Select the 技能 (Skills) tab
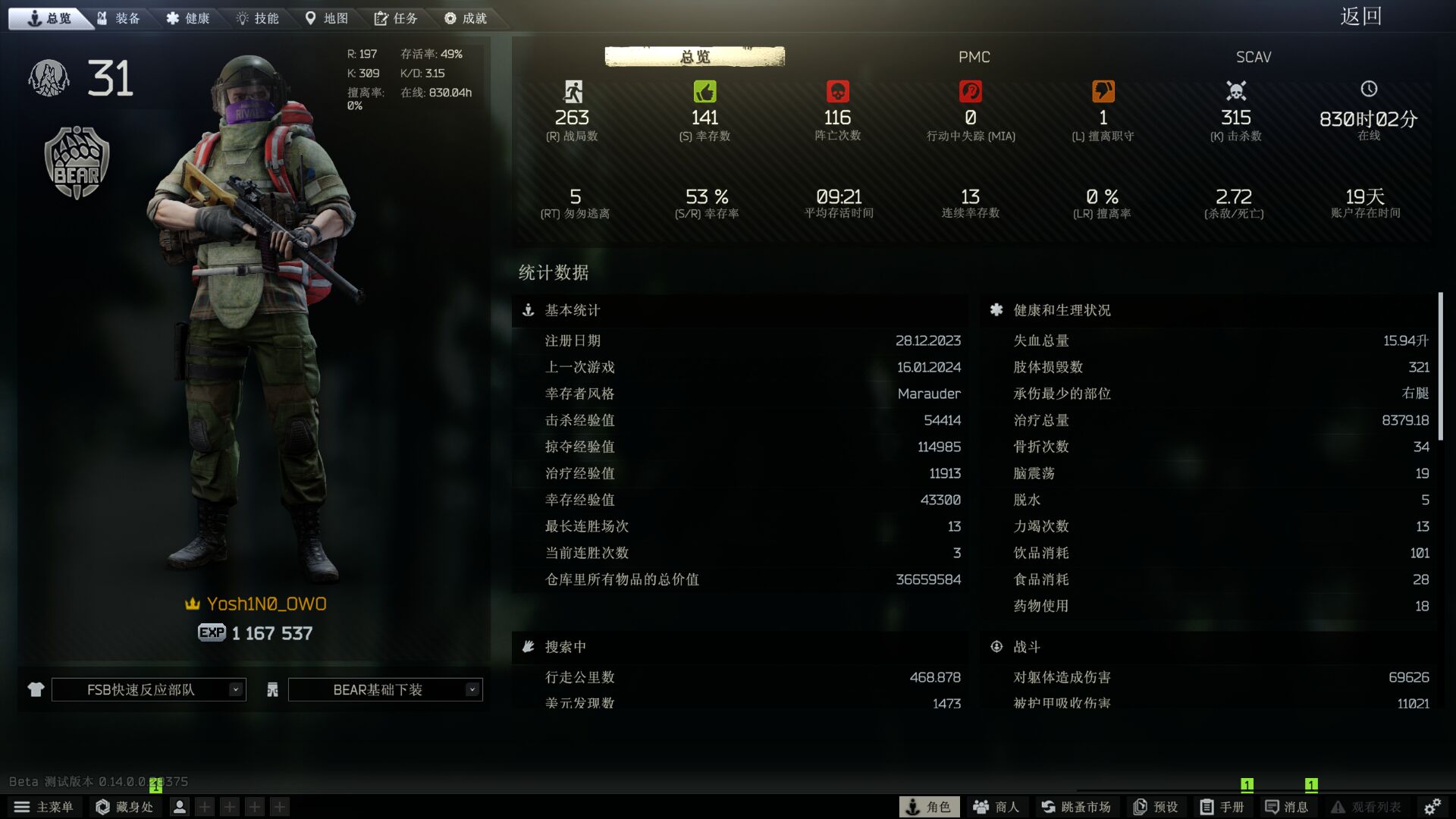This screenshot has height=819, width=1456. pyautogui.click(x=258, y=18)
